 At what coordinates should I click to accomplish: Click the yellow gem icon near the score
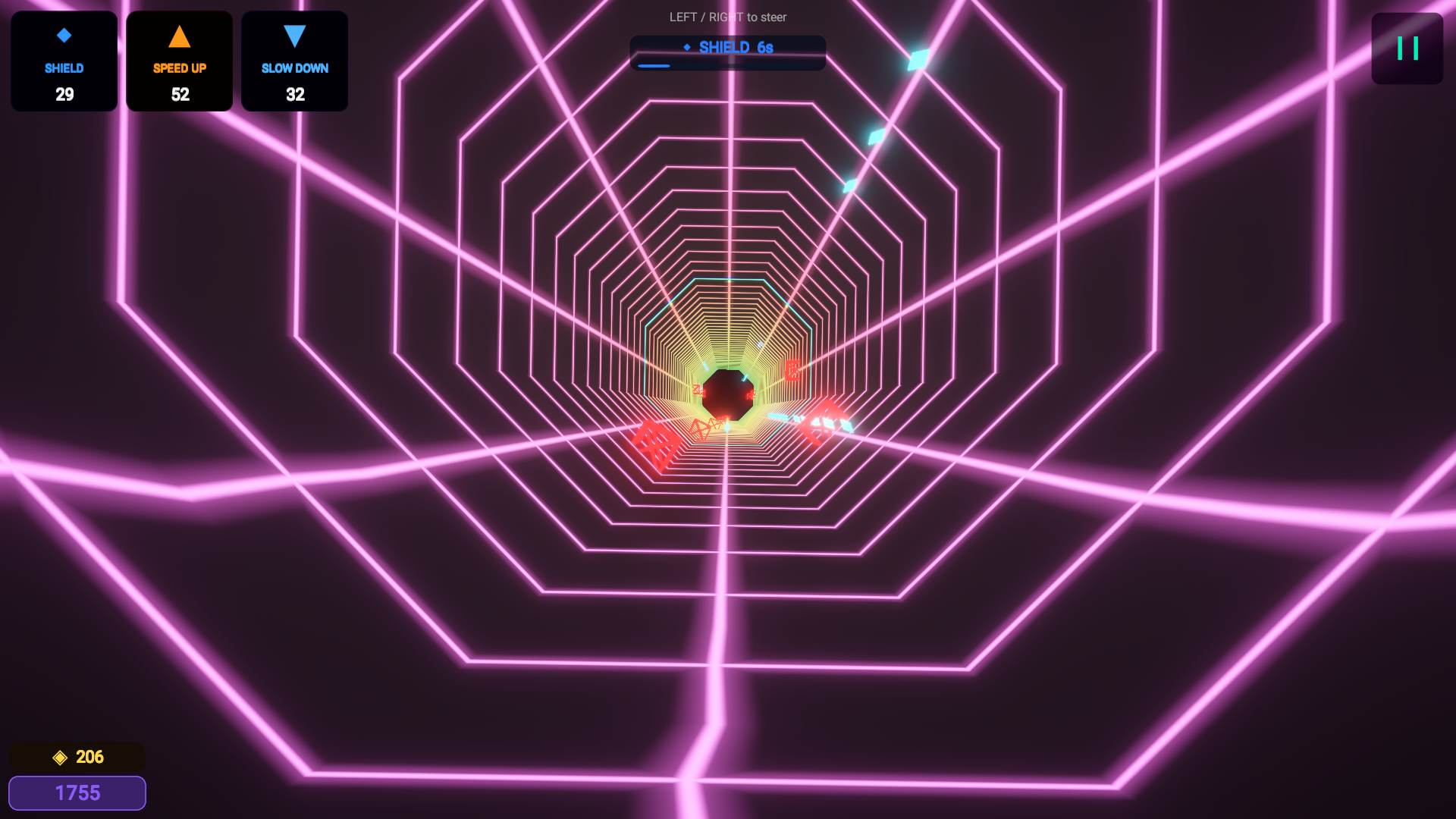click(59, 756)
